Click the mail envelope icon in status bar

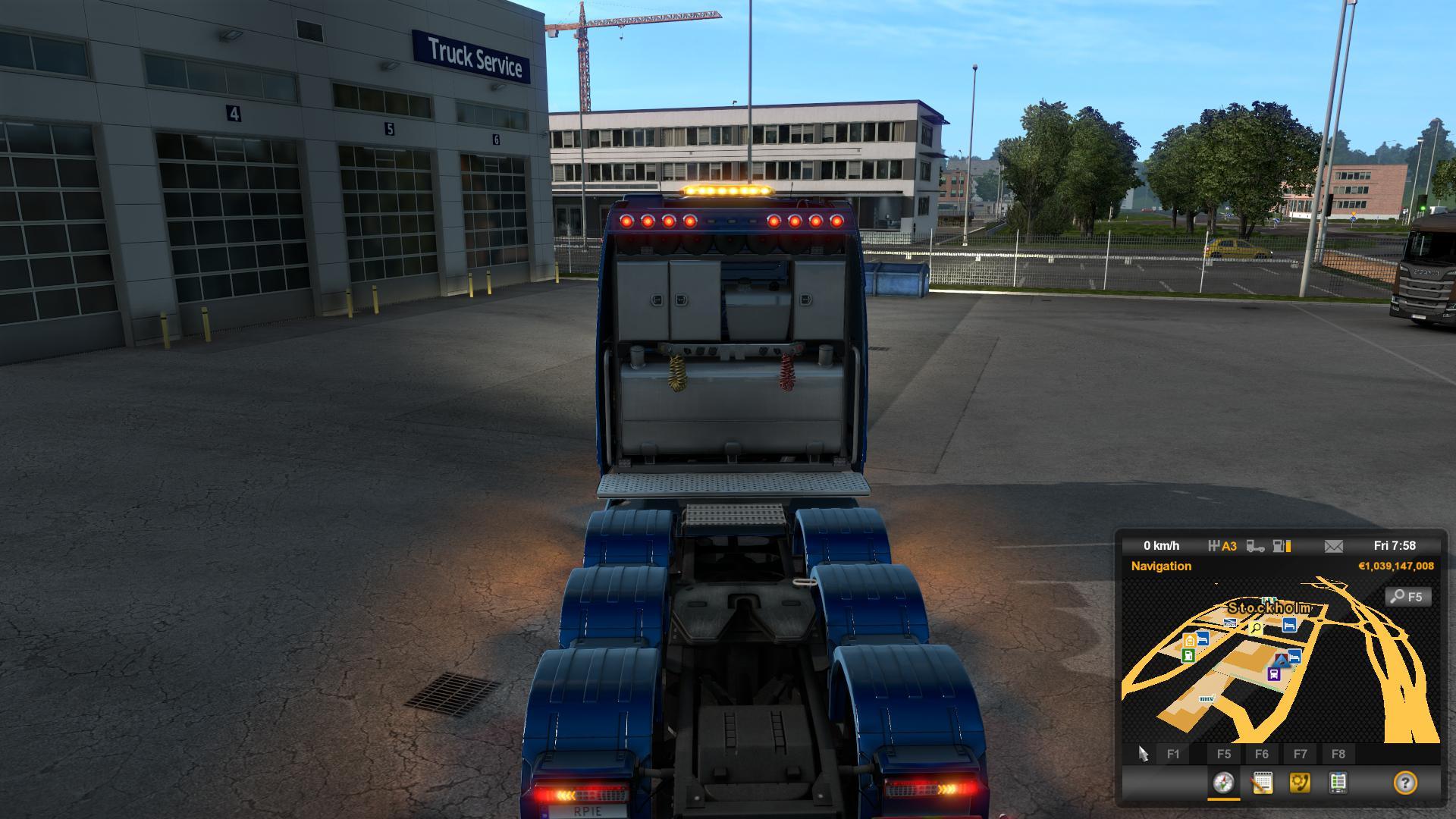1334,546
